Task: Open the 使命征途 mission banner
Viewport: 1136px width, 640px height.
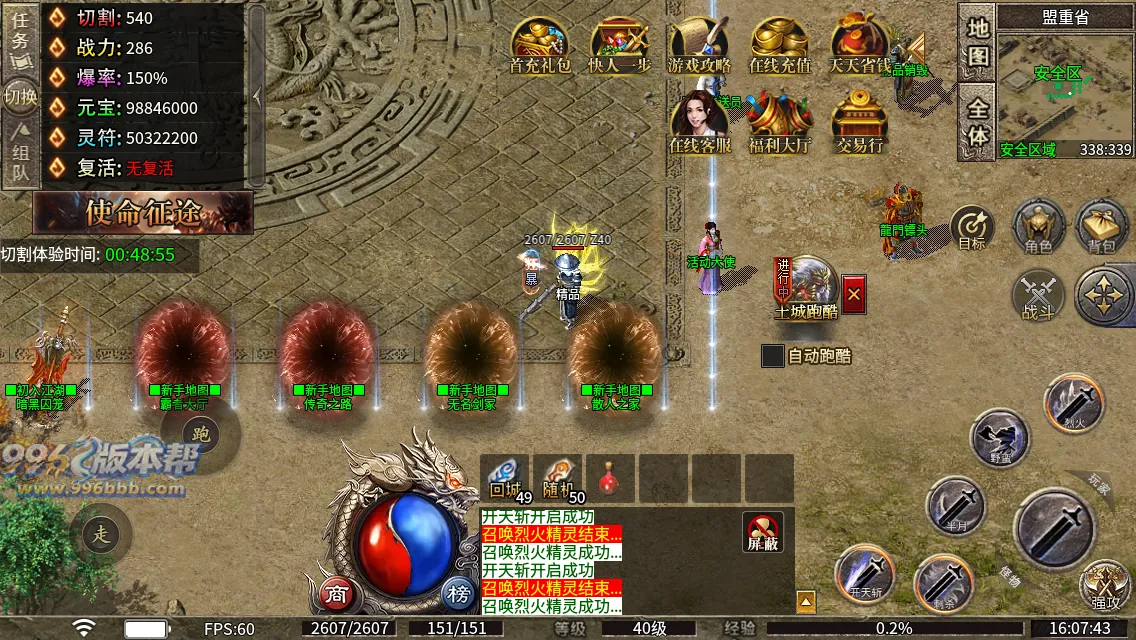Action: [x=143, y=212]
